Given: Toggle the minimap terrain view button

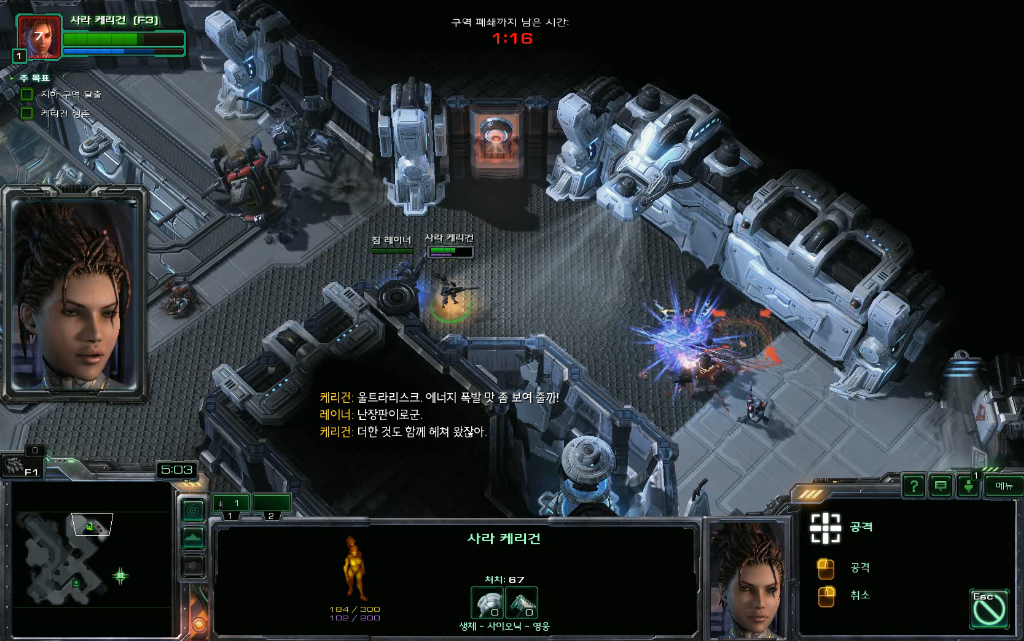Looking at the screenshot, I should (192, 538).
